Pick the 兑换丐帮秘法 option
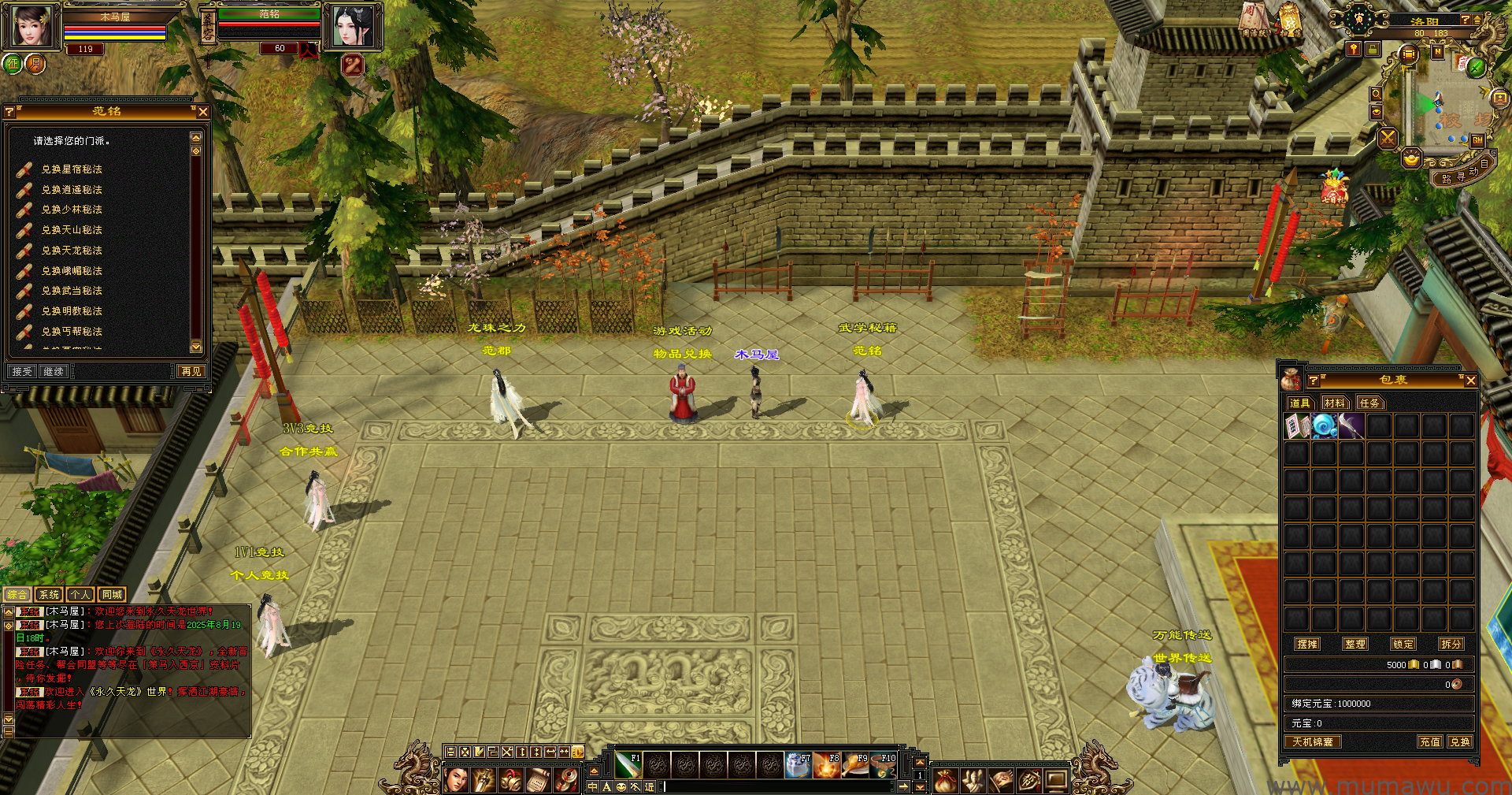1512x795 pixels. 72,332
